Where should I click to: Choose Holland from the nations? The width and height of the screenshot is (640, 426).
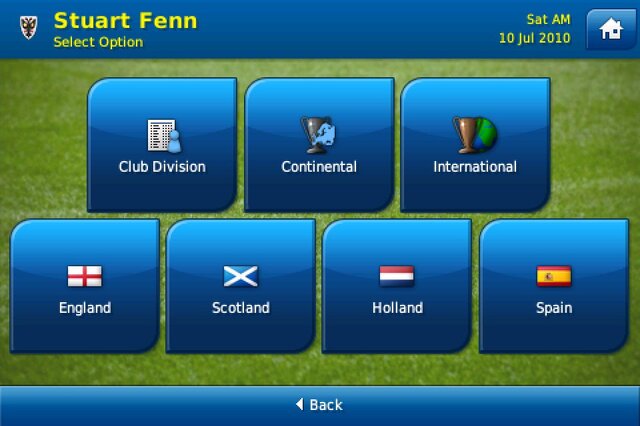(x=397, y=286)
